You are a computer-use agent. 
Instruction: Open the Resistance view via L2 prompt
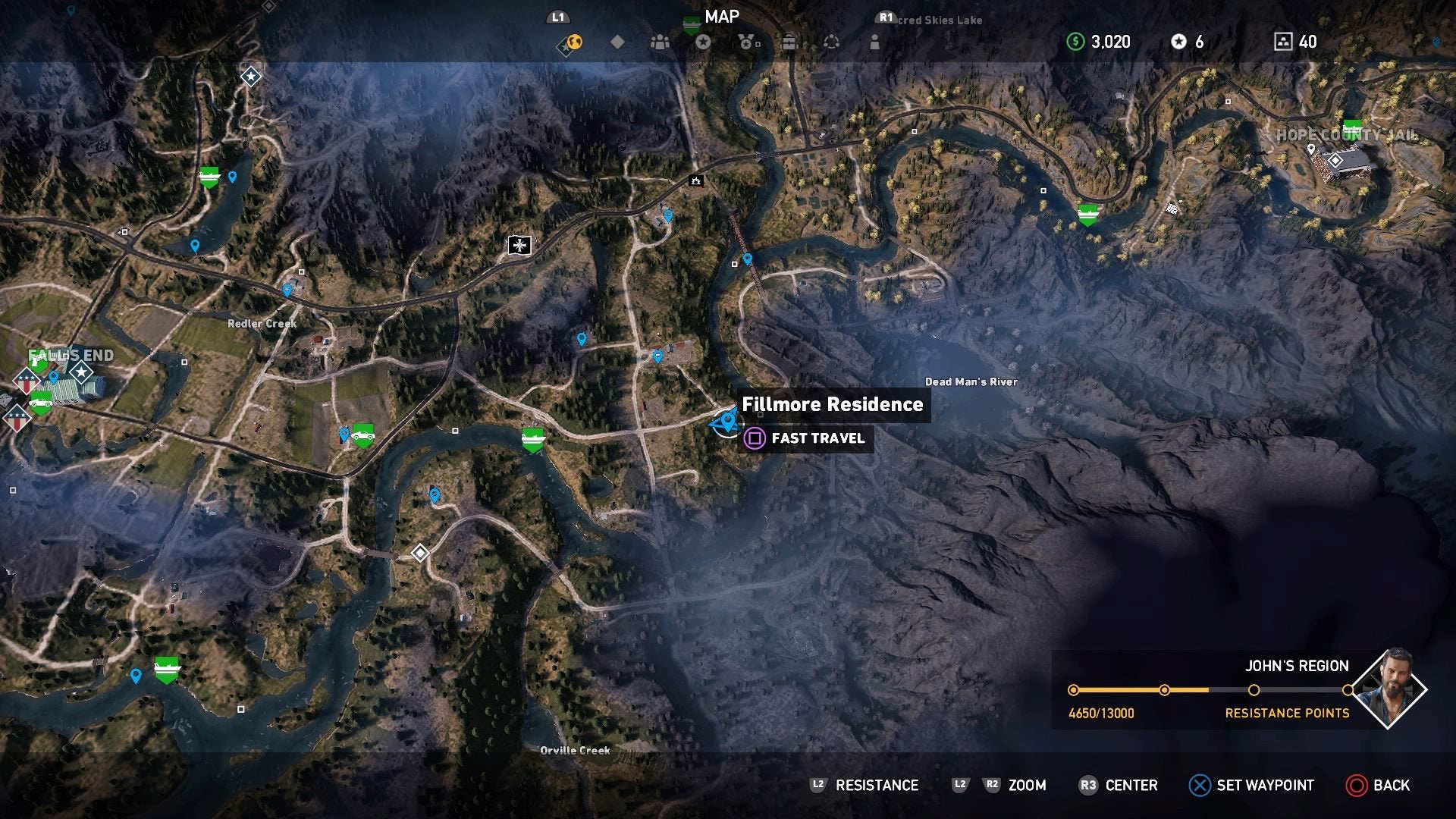point(864,785)
